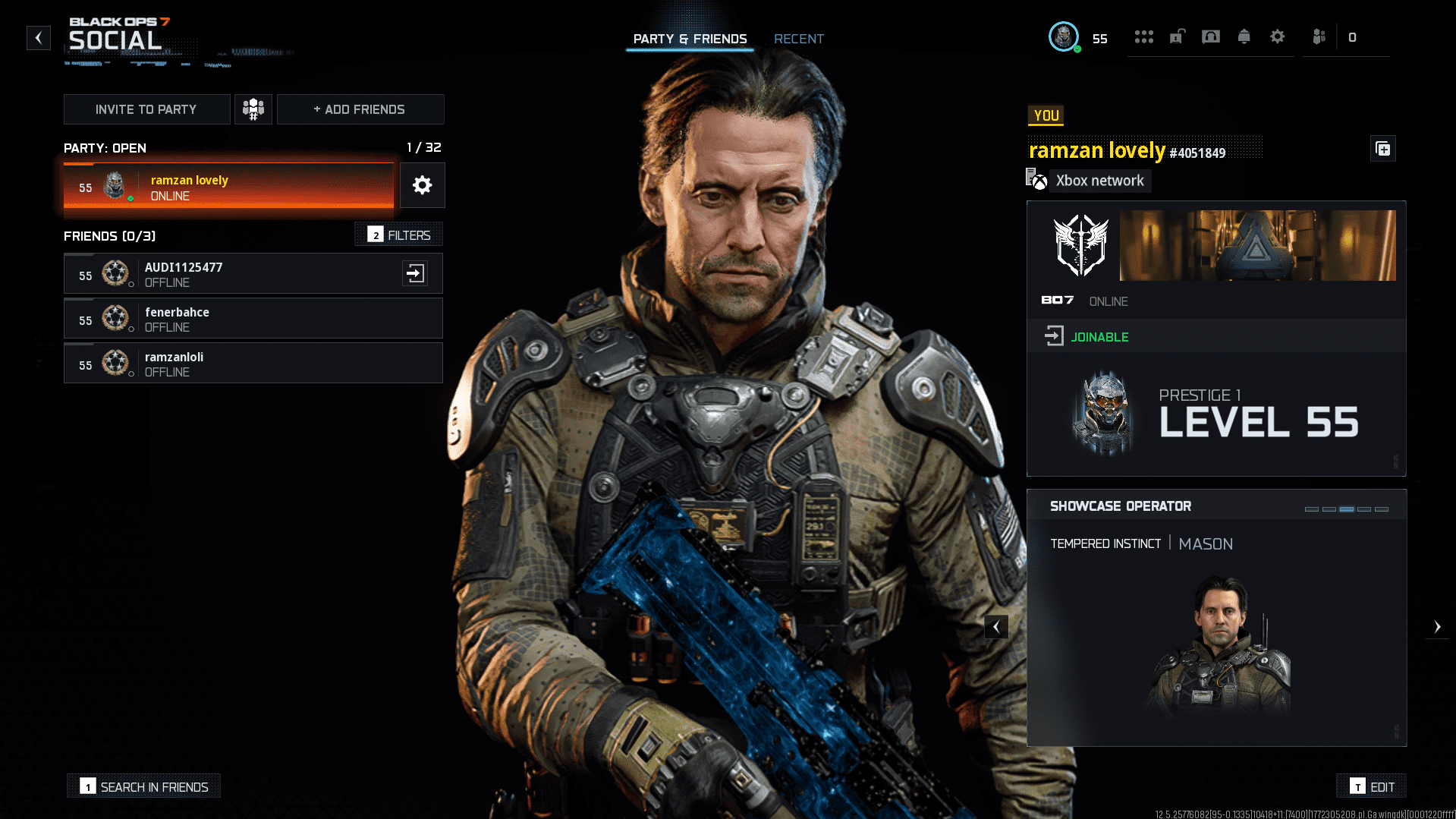Image resolution: width=1456 pixels, height=819 pixels.
Task: Open the apps grid menu
Action: (1144, 36)
